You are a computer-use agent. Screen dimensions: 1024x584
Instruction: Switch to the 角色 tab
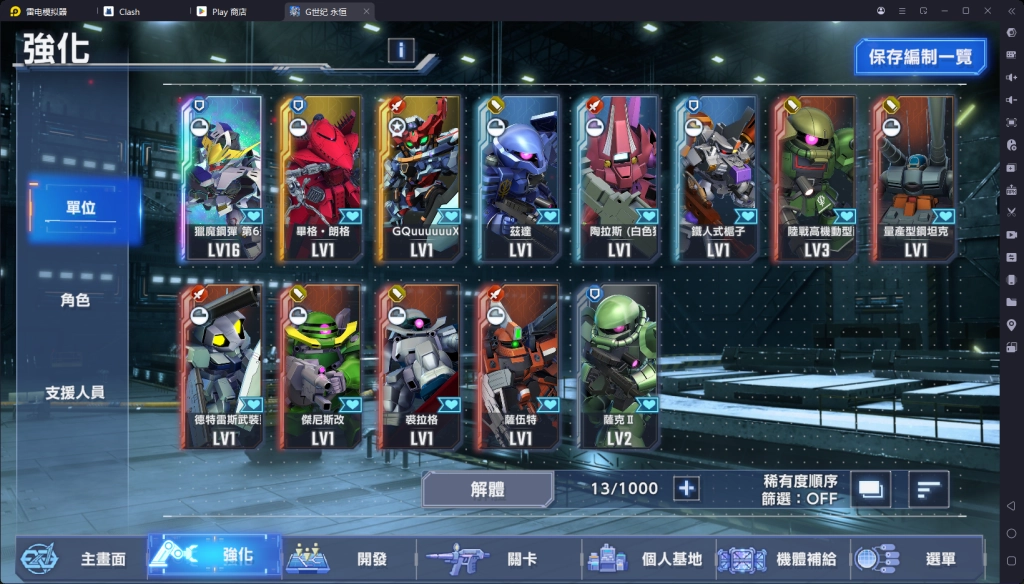coord(75,300)
